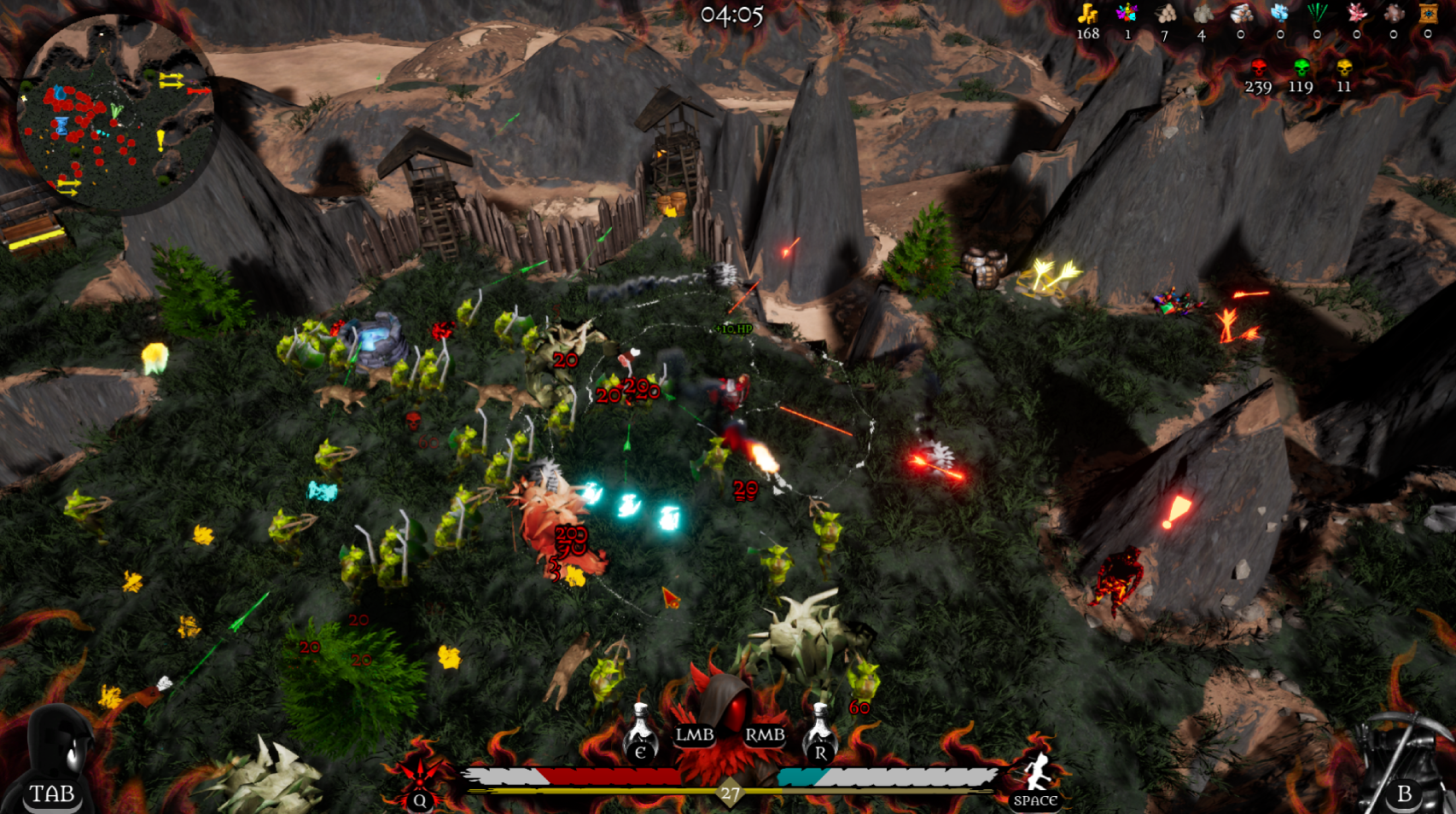Use the right potion flask
Screen dimensions: 1456x814
pyautogui.click(x=819, y=732)
